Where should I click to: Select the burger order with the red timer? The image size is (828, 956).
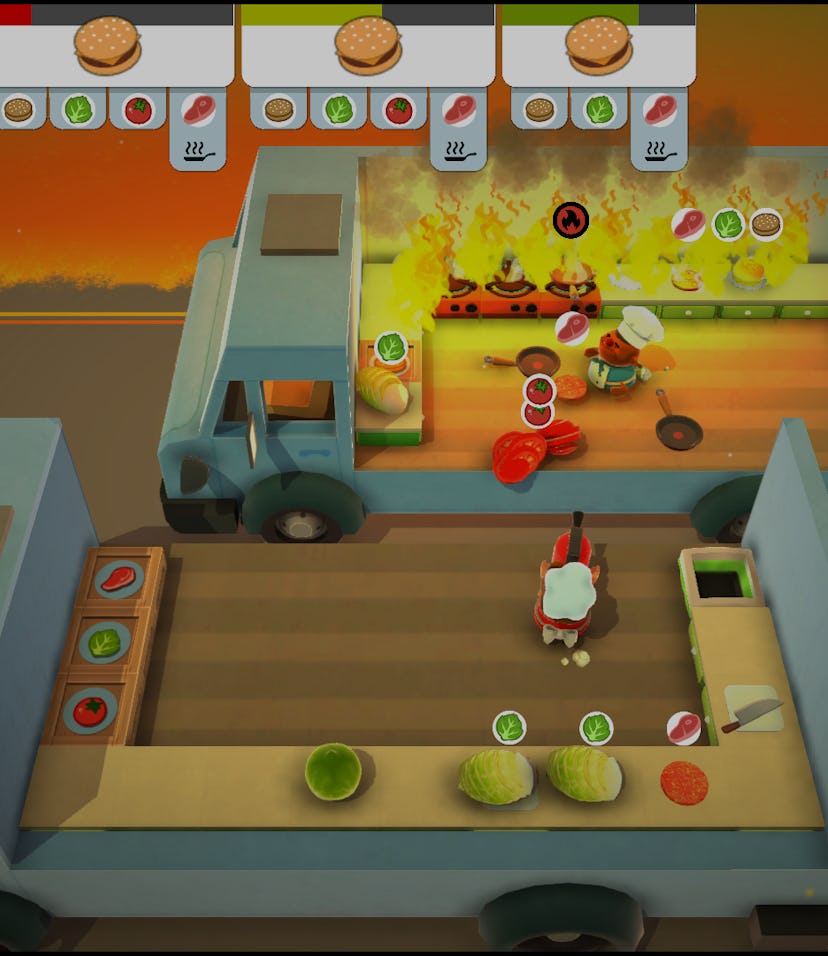[x=108, y=46]
